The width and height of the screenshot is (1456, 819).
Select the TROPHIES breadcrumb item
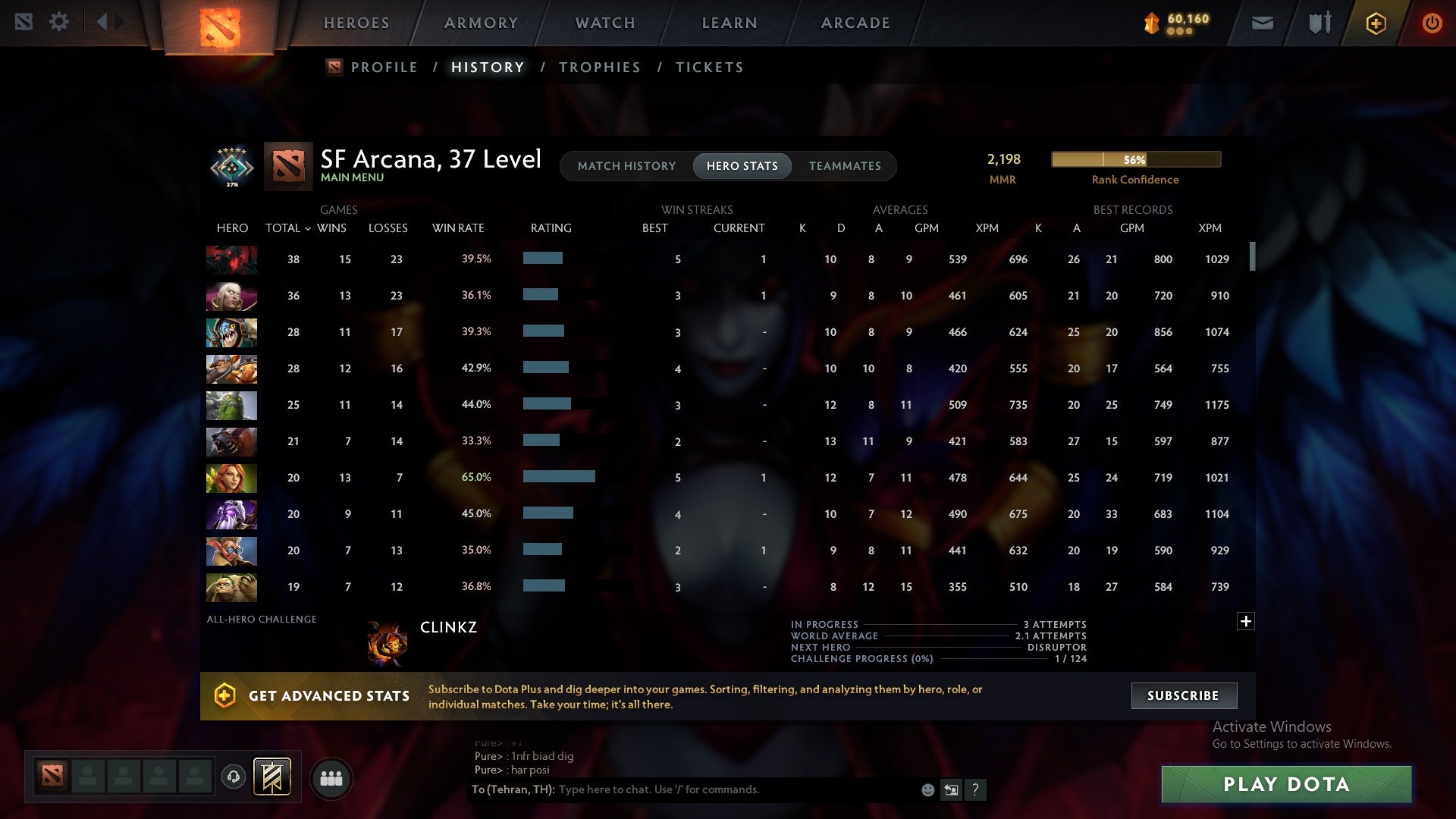click(599, 67)
